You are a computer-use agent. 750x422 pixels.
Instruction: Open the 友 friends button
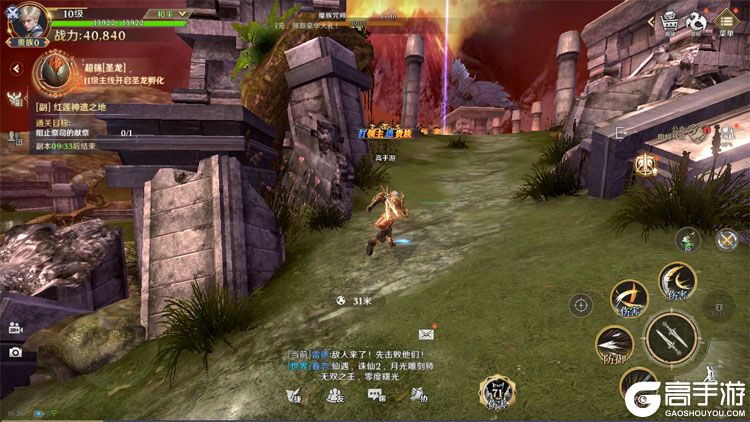click(334, 395)
